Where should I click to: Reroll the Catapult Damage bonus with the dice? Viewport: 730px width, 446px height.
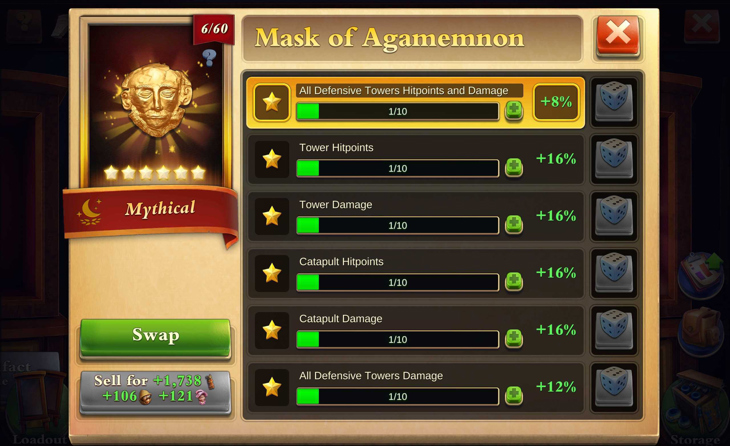pyautogui.click(x=614, y=330)
